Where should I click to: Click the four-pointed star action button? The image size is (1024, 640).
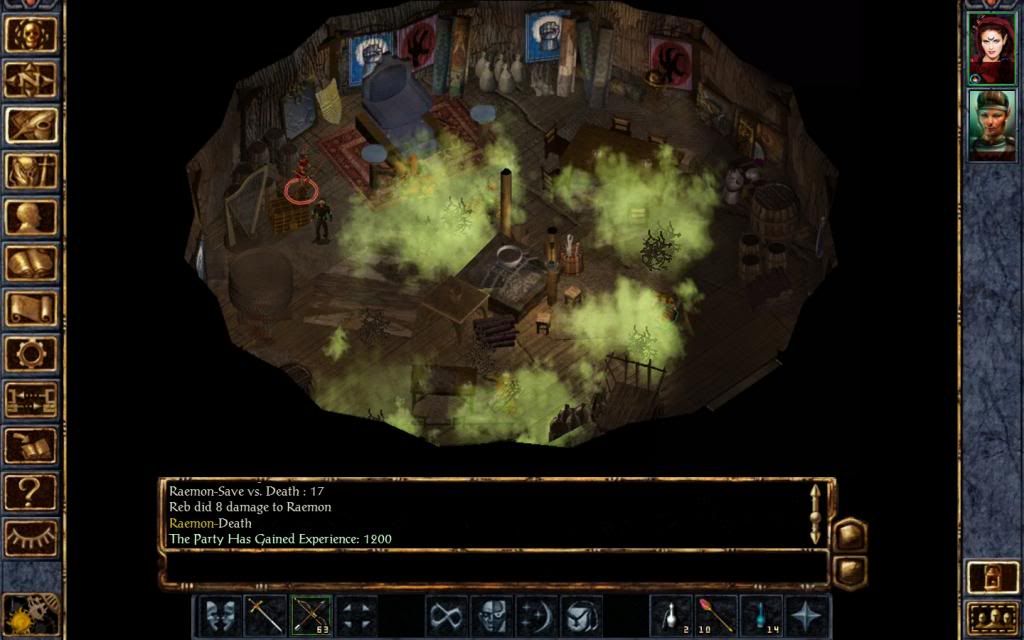pyautogui.click(x=806, y=615)
